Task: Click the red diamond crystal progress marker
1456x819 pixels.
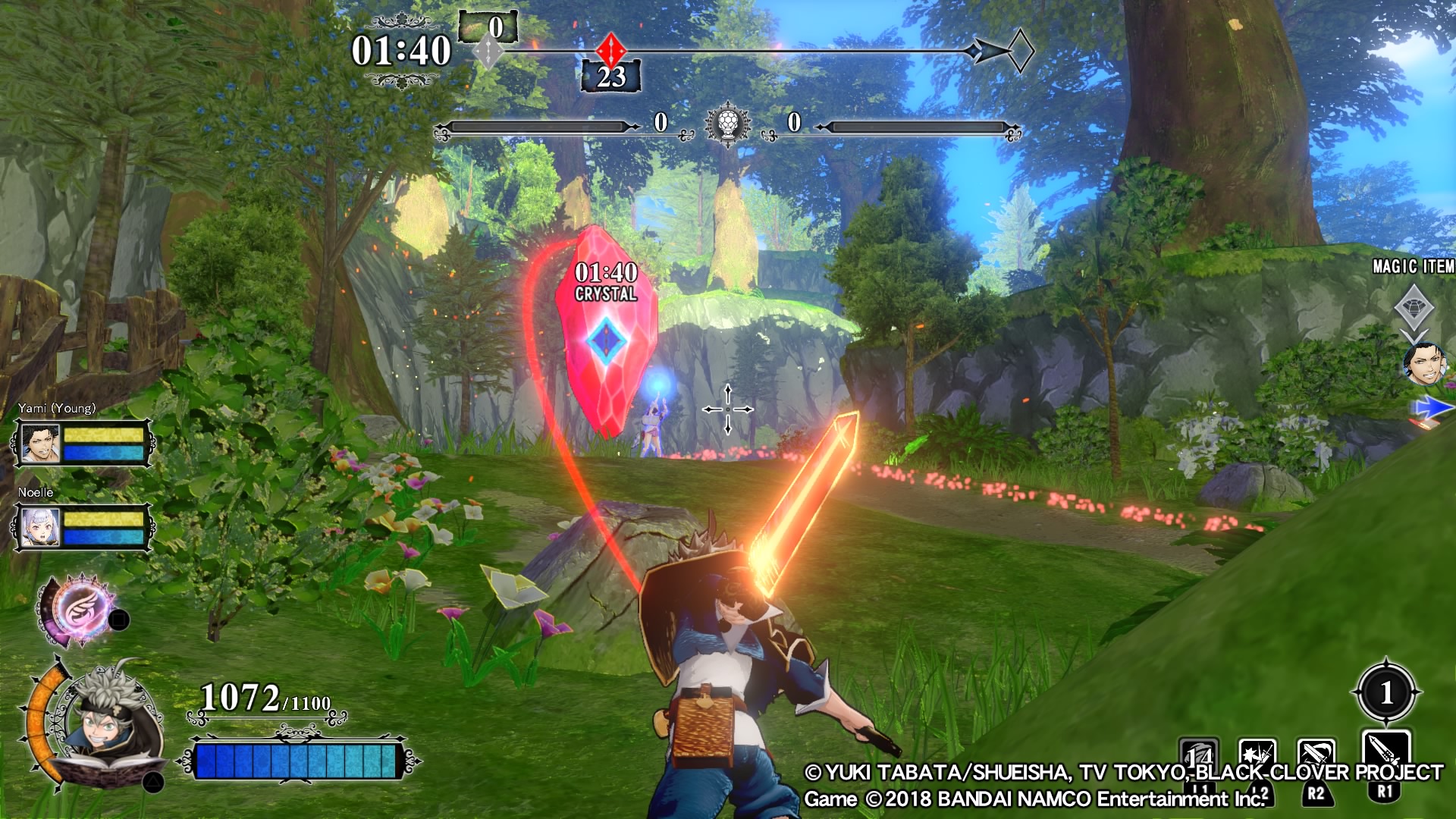Action: (610, 51)
